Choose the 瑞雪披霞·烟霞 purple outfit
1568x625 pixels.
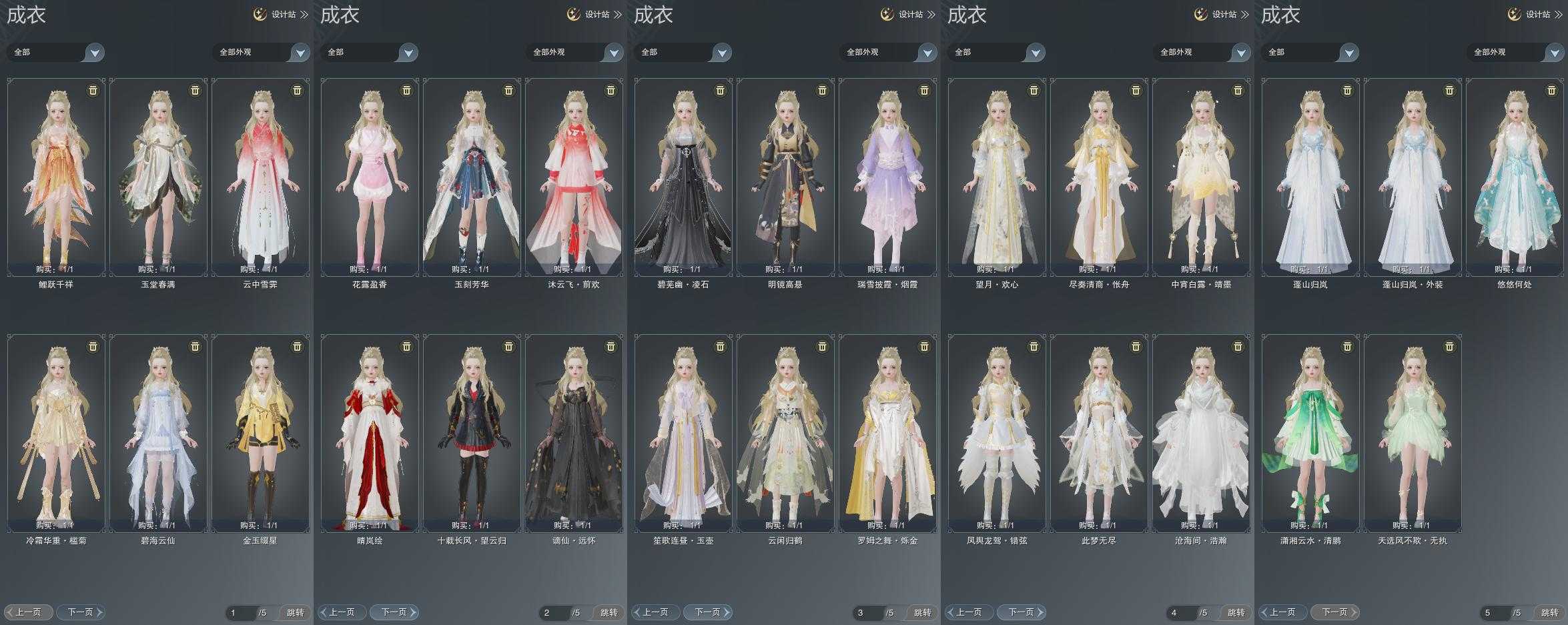point(887,177)
